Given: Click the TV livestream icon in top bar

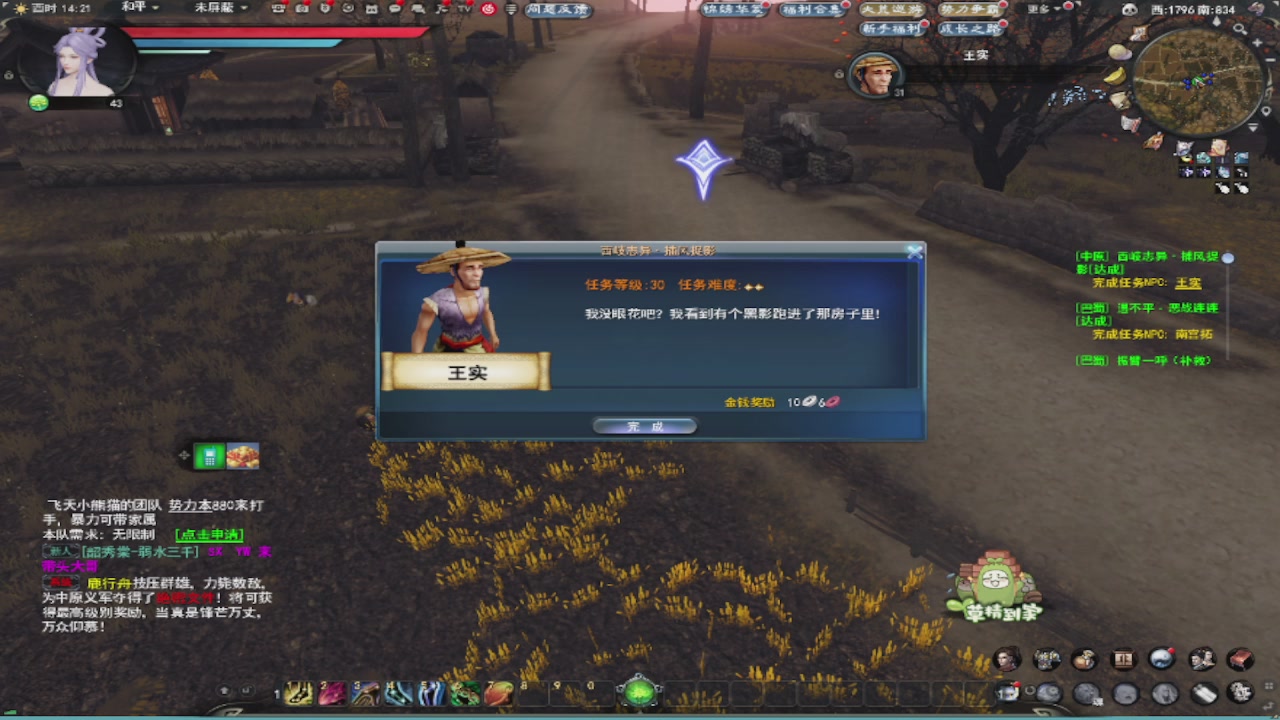Looking at the screenshot, I should point(464,9).
